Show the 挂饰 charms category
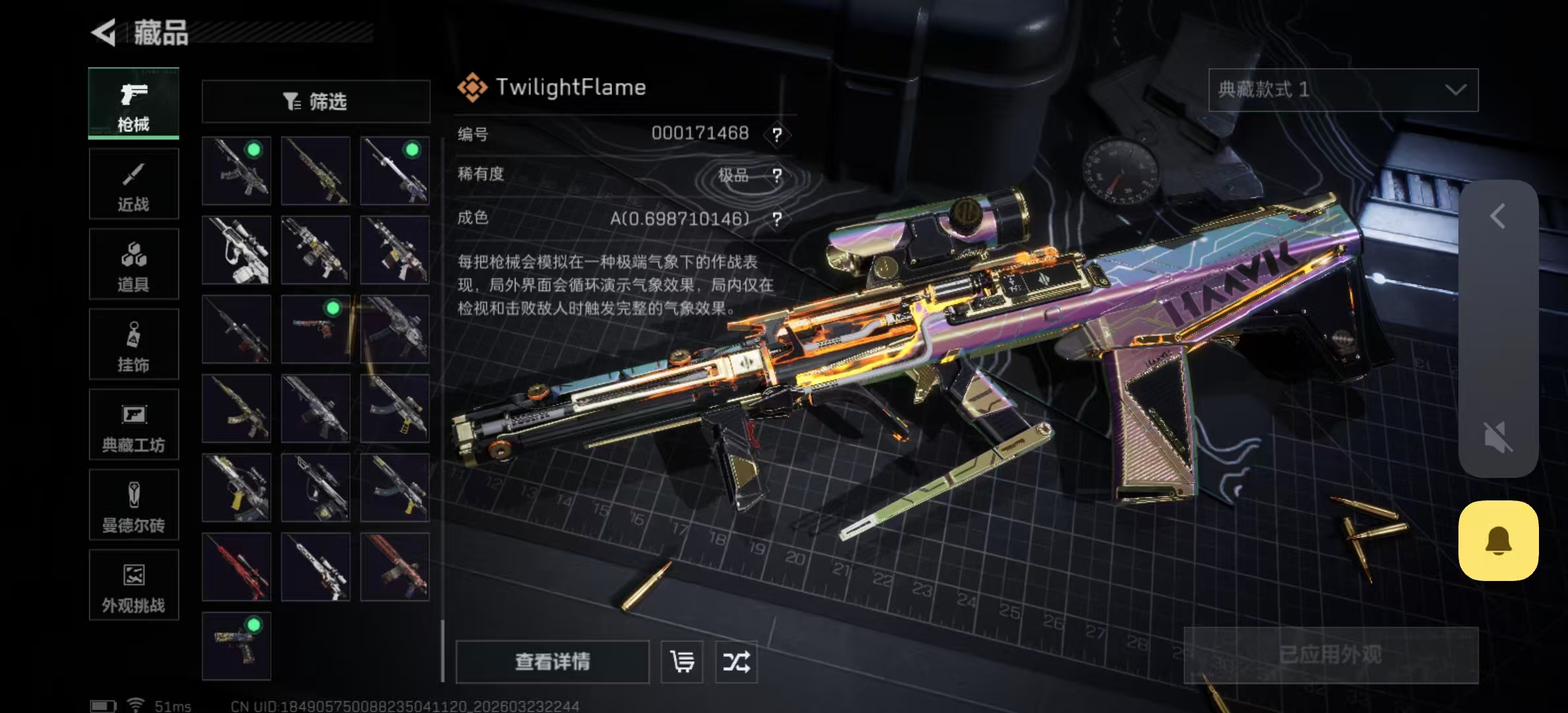The height and width of the screenshot is (713, 1568). pos(133,345)
